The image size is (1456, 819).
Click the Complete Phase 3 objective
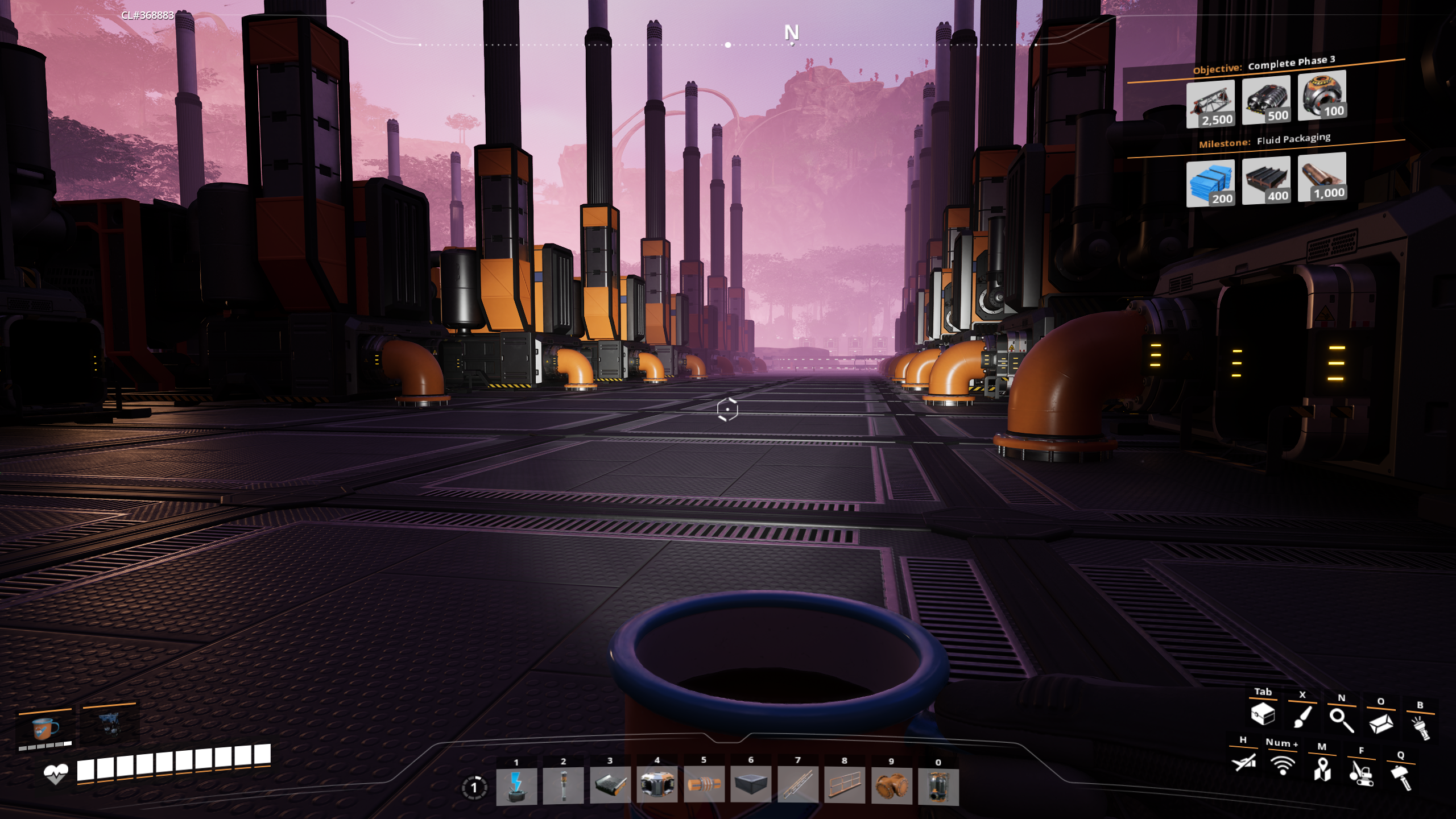pyautogui.click(x=1290, y=63)
